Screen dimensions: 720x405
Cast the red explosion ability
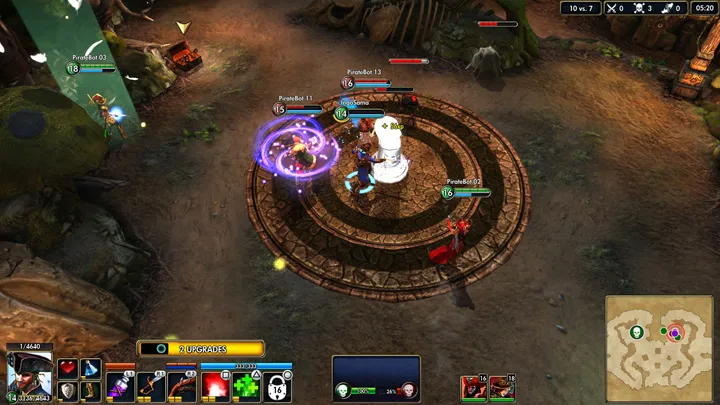coord(215,386)
